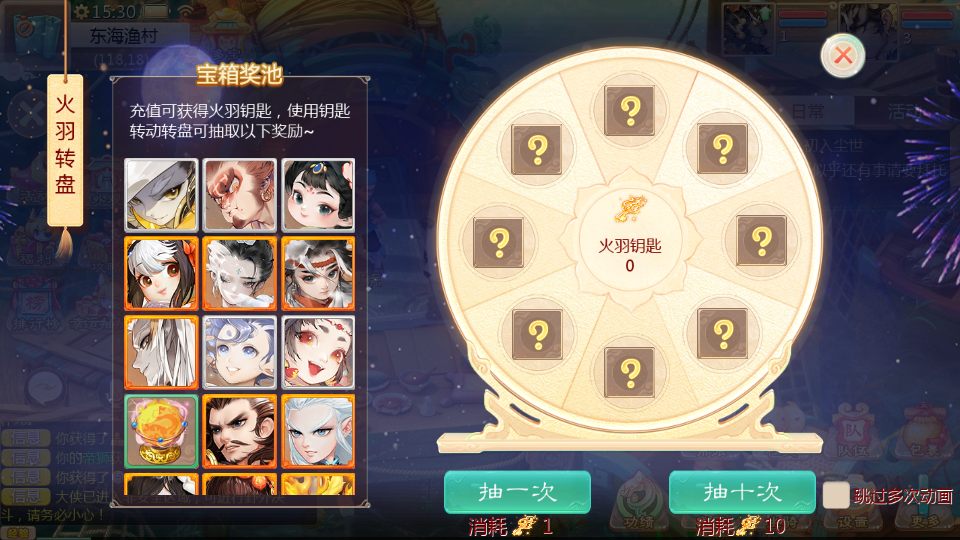Click the bottom mystery box on the wheel
This screenshot has height=540, width=960.
(630, 372)
